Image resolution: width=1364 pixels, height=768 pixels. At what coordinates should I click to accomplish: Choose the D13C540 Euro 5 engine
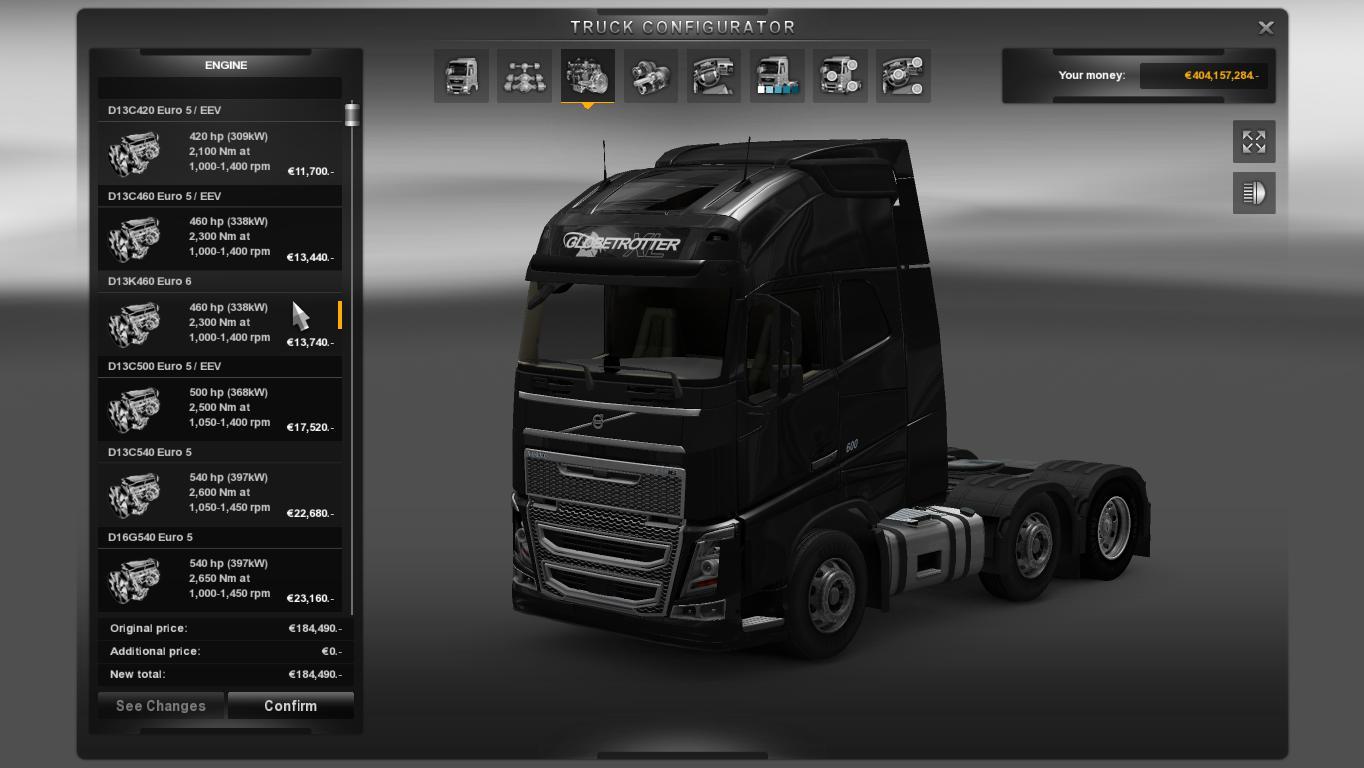click(220, 493)
